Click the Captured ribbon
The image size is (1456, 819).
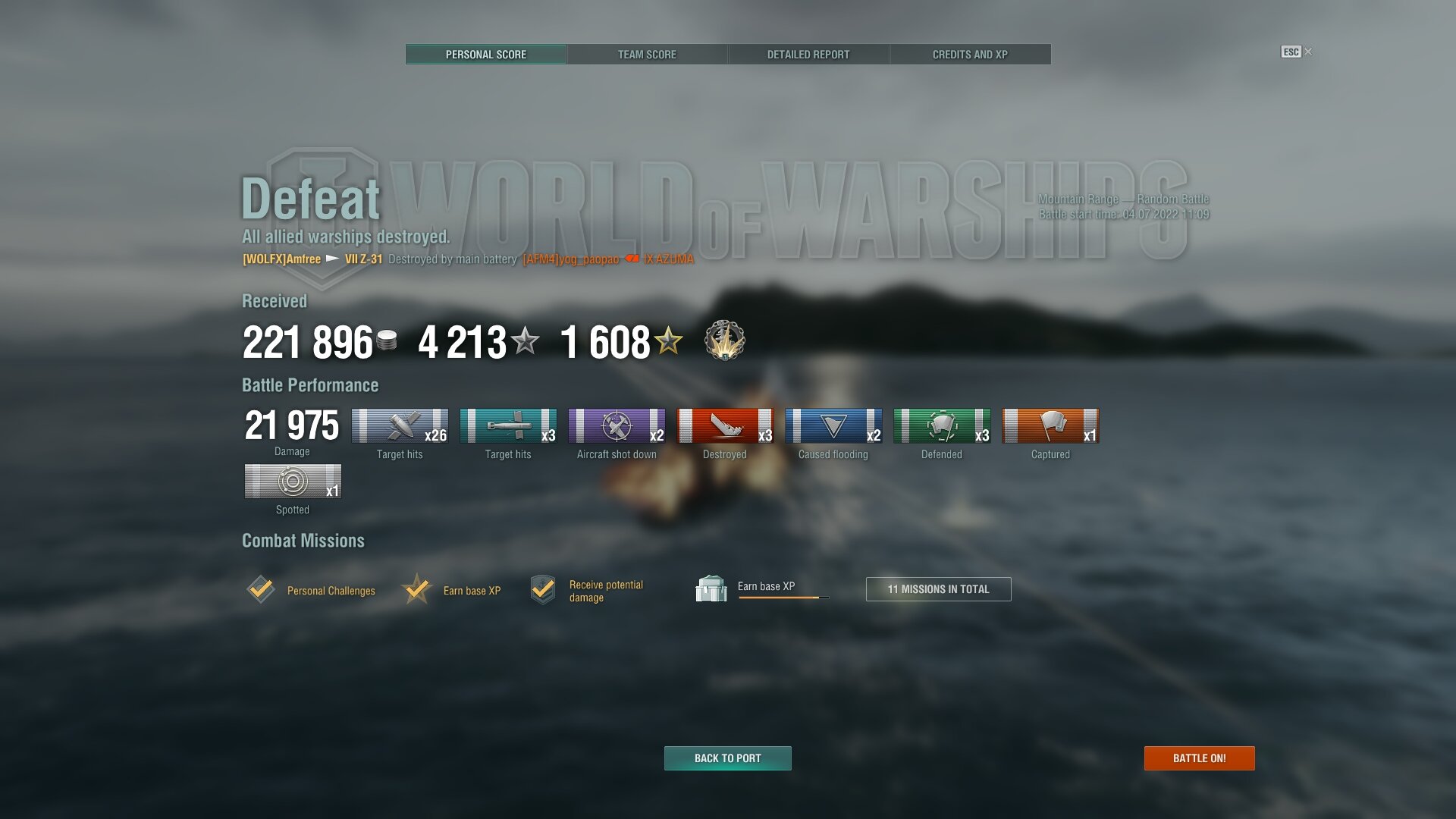(1050, 426)
